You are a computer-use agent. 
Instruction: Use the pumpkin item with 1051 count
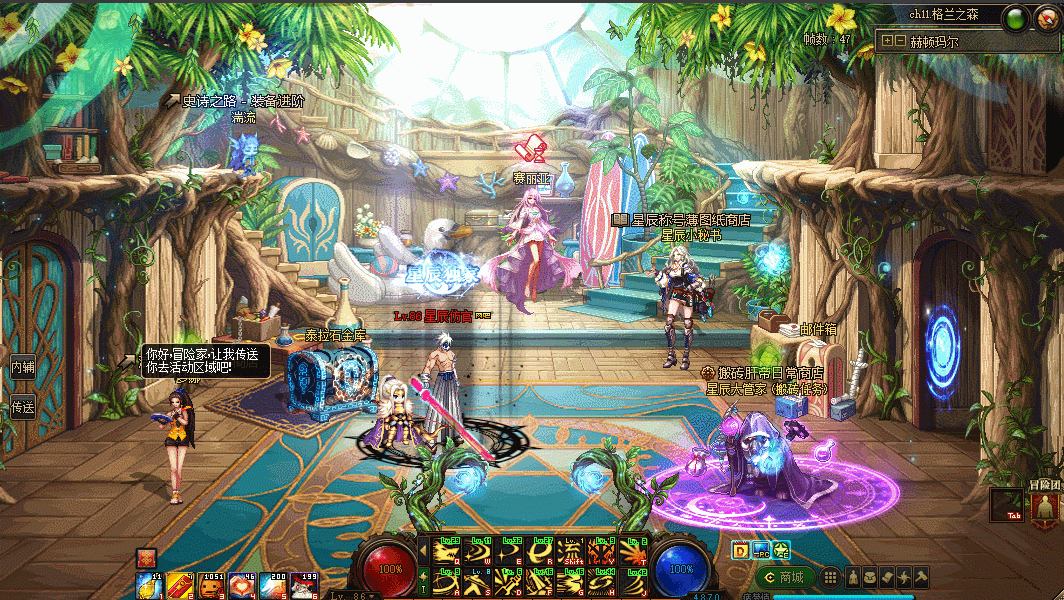click(210, 586)
